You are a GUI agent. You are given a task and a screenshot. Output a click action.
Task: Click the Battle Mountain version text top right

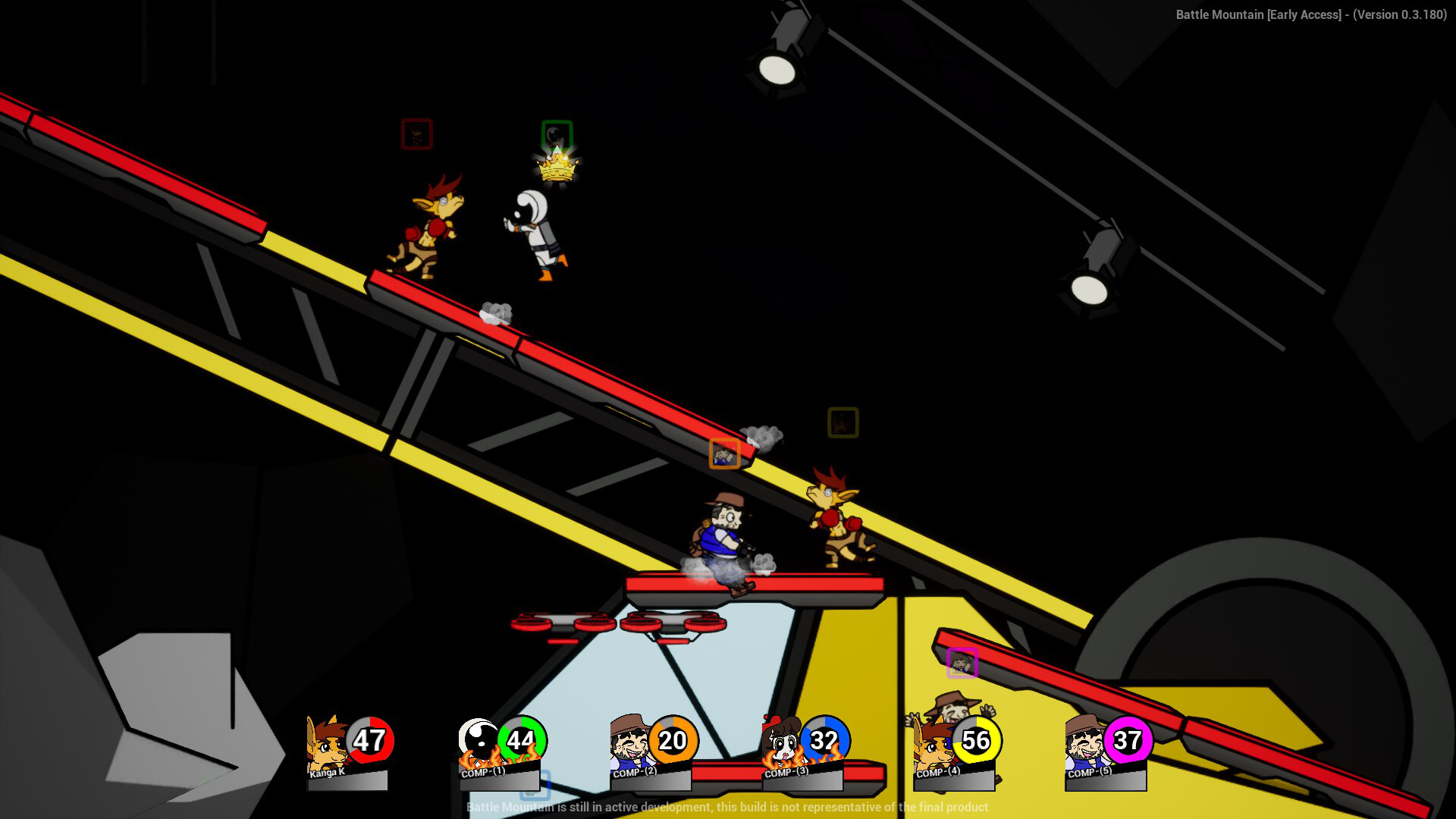click(1313, 14)
